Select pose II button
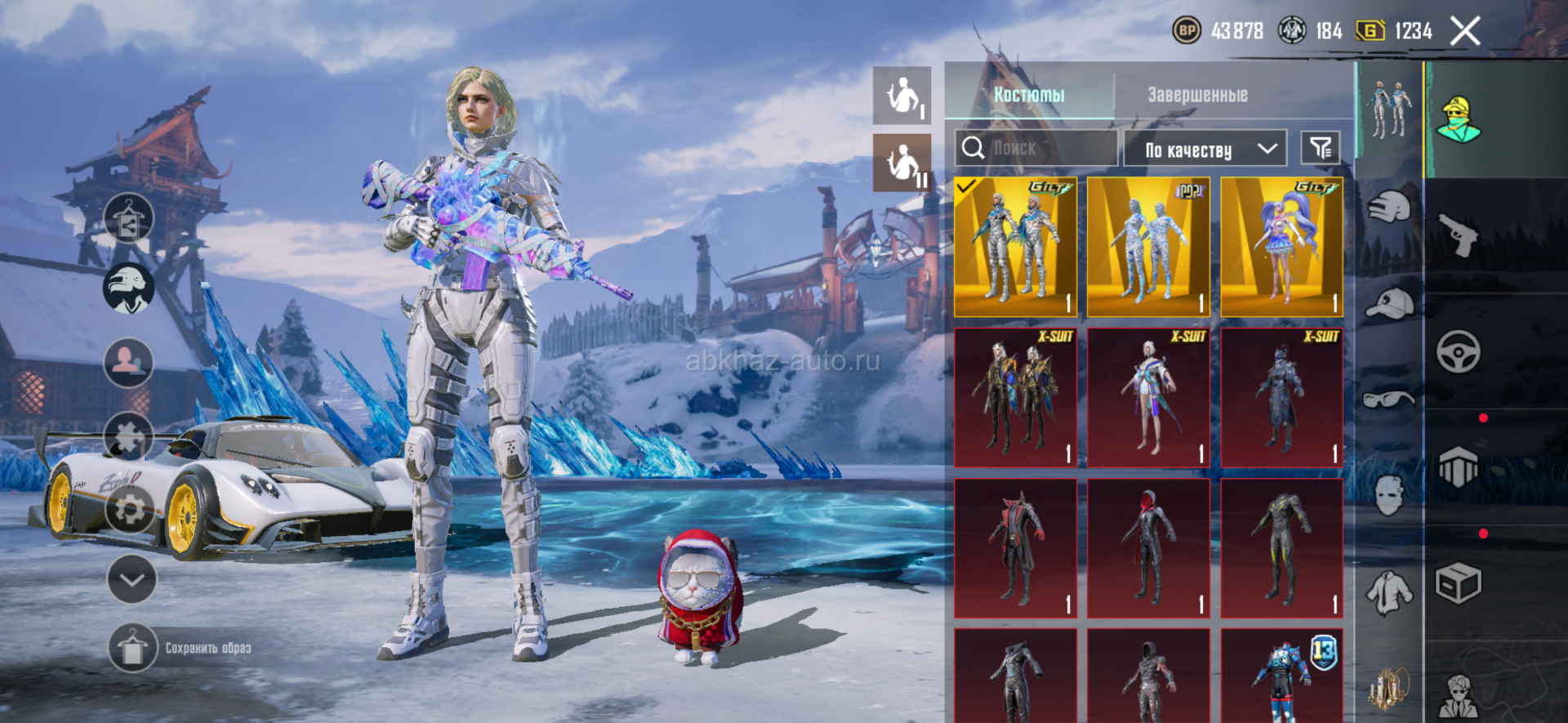Viewport: 1568px width, 723px height. click(902, 163)
